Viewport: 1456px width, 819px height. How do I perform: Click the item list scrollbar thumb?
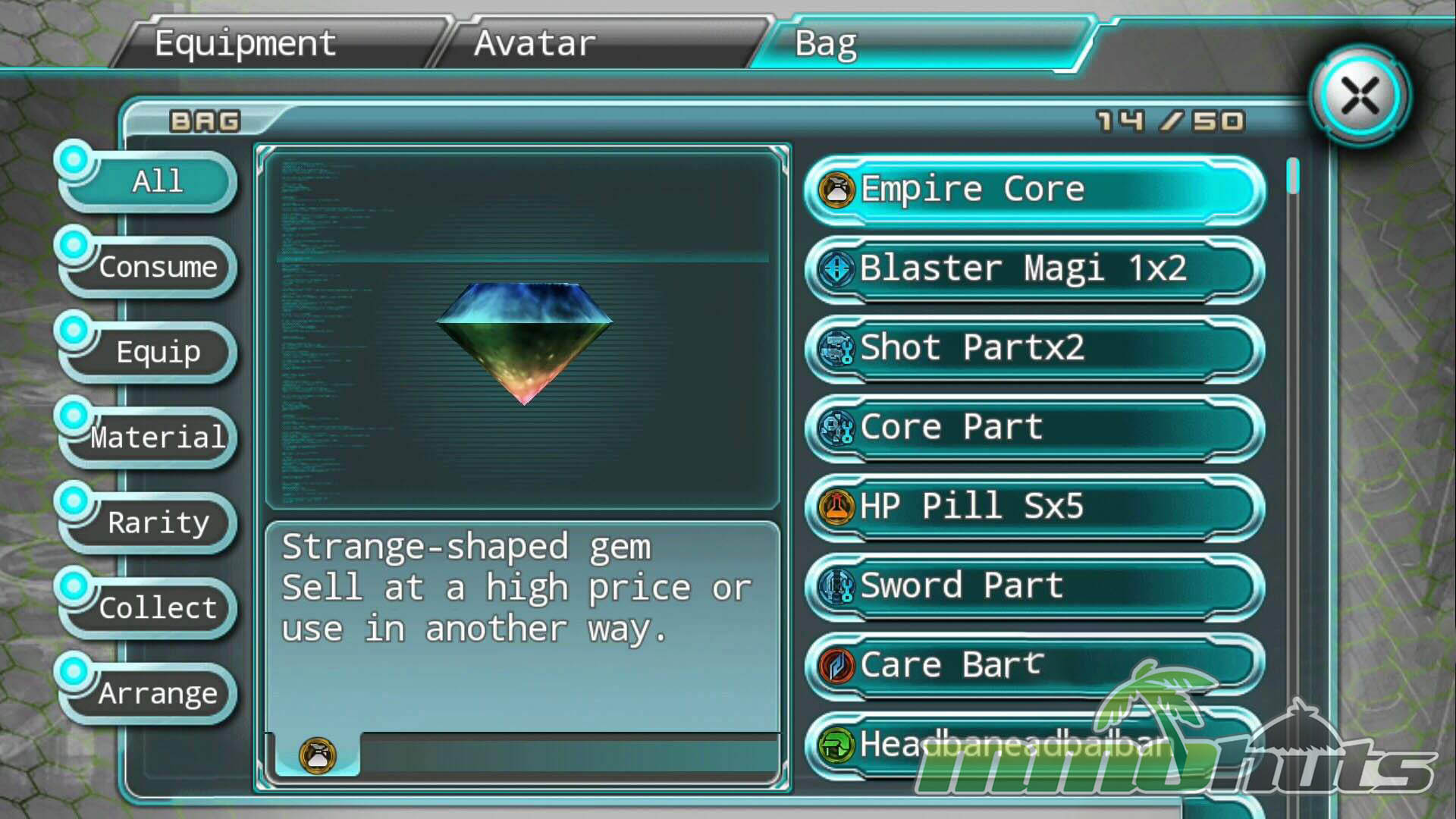point(1293,176)
